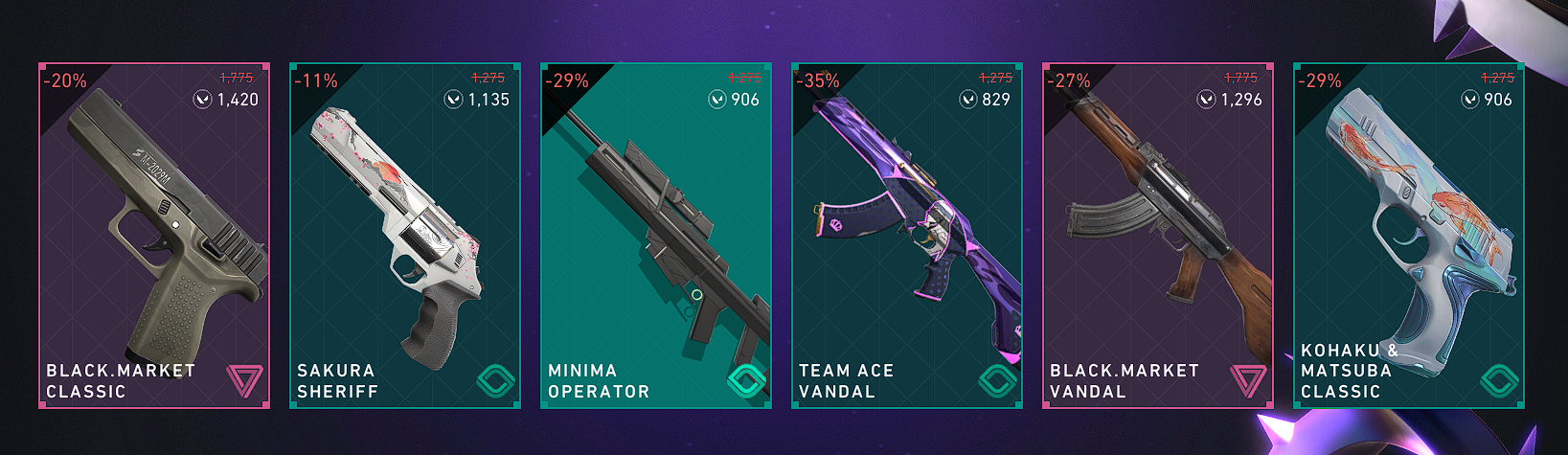Pick the Team Ace Vandal skin
This screenshot has height=455, width=1568.
click(907, 236)
